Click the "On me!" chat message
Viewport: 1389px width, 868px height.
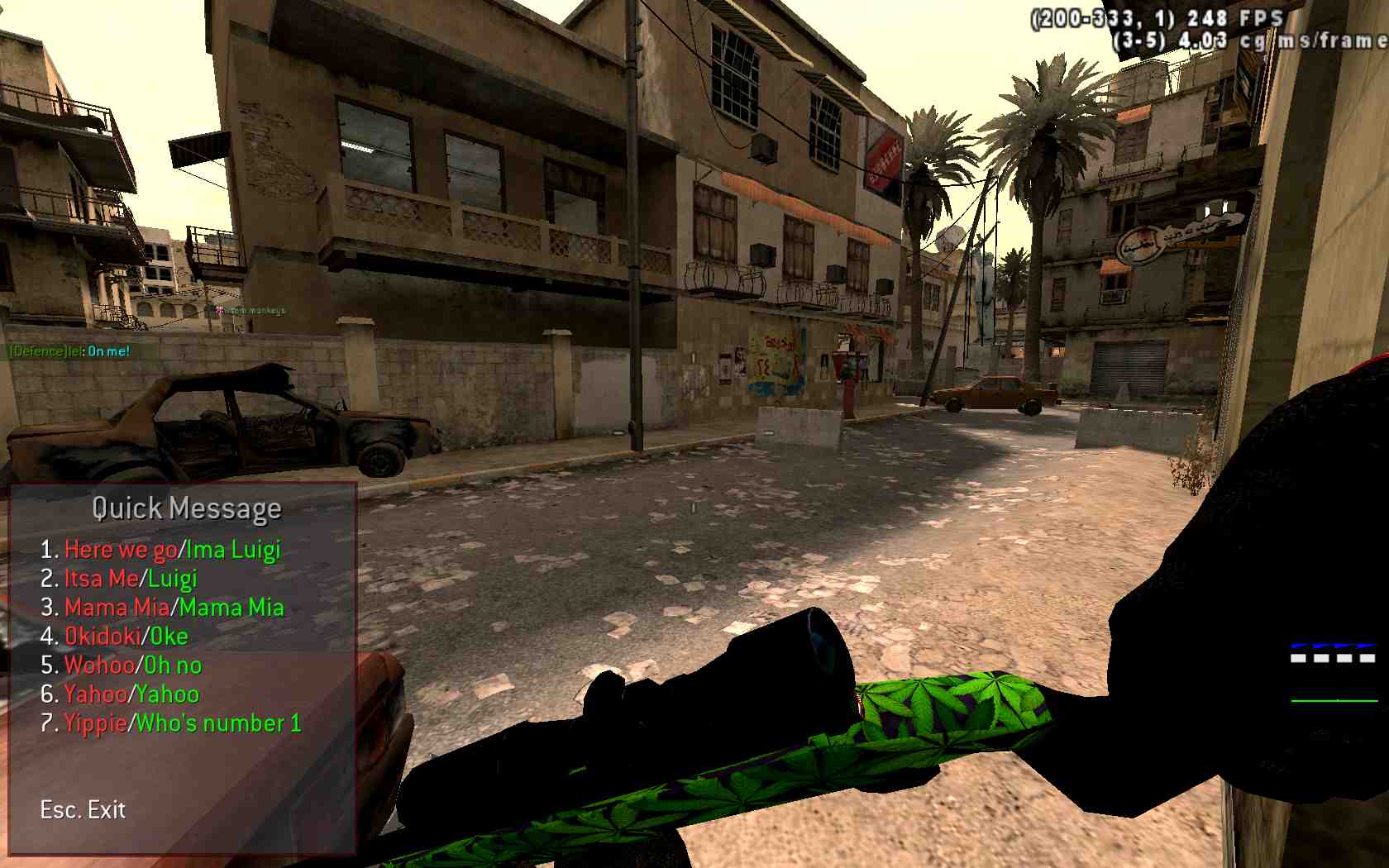[110, 350]
